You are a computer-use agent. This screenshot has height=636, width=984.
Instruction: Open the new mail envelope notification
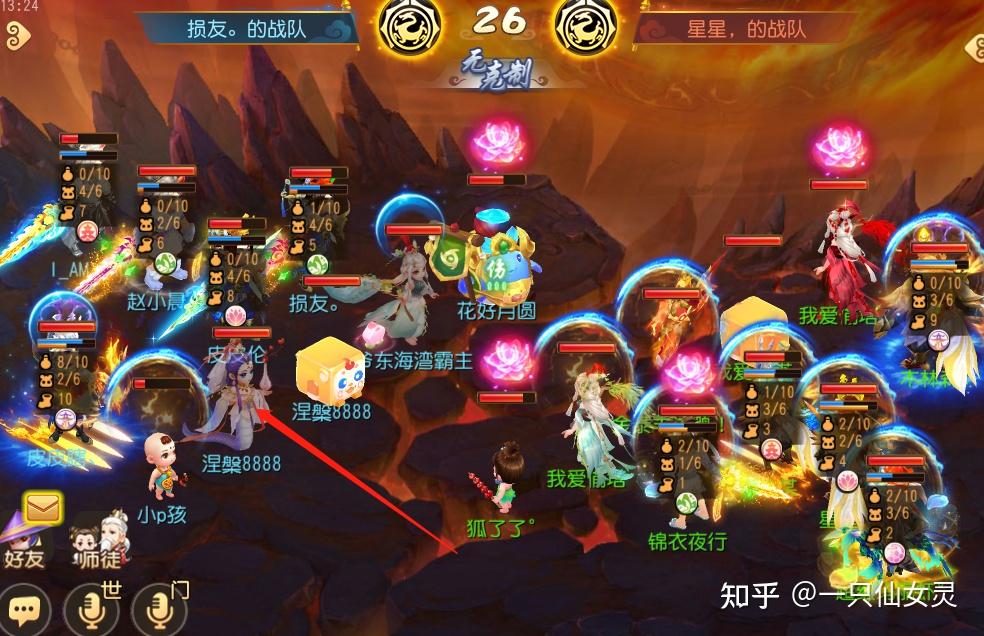click(43, 508)
